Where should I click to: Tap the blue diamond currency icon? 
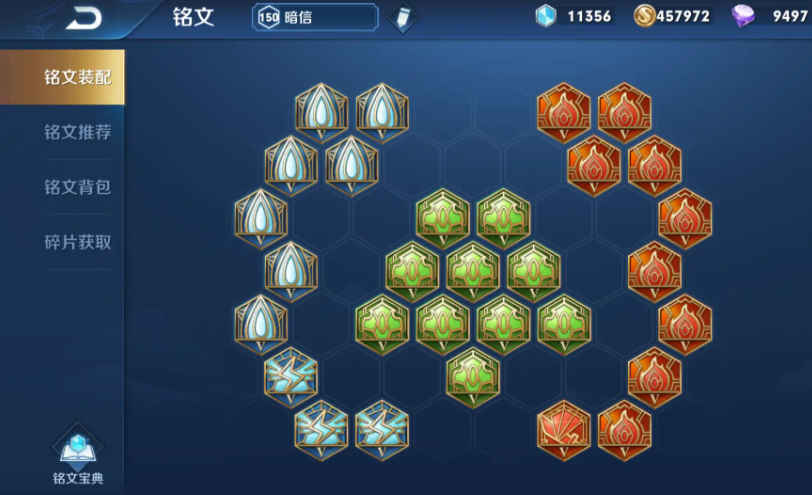coord(545,16)
